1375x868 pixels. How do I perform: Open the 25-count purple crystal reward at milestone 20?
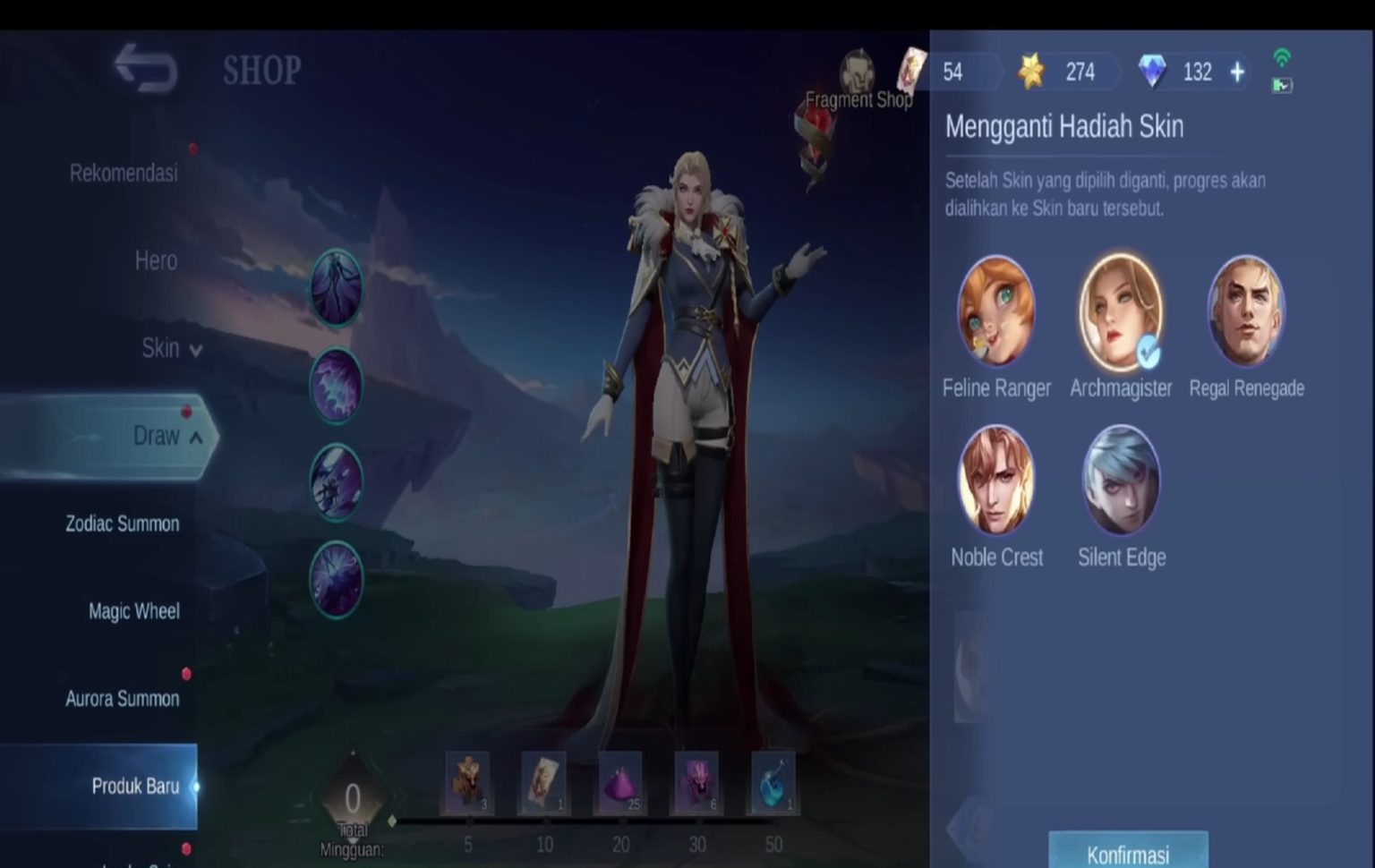(621, 784)
